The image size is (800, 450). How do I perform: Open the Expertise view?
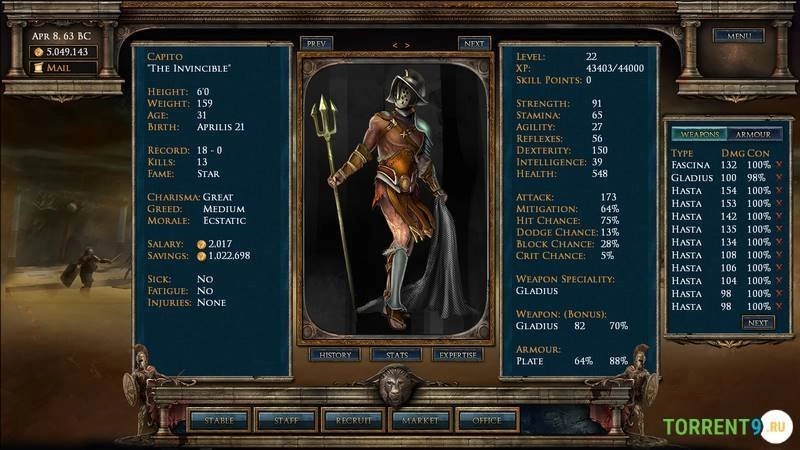(458, 355)
